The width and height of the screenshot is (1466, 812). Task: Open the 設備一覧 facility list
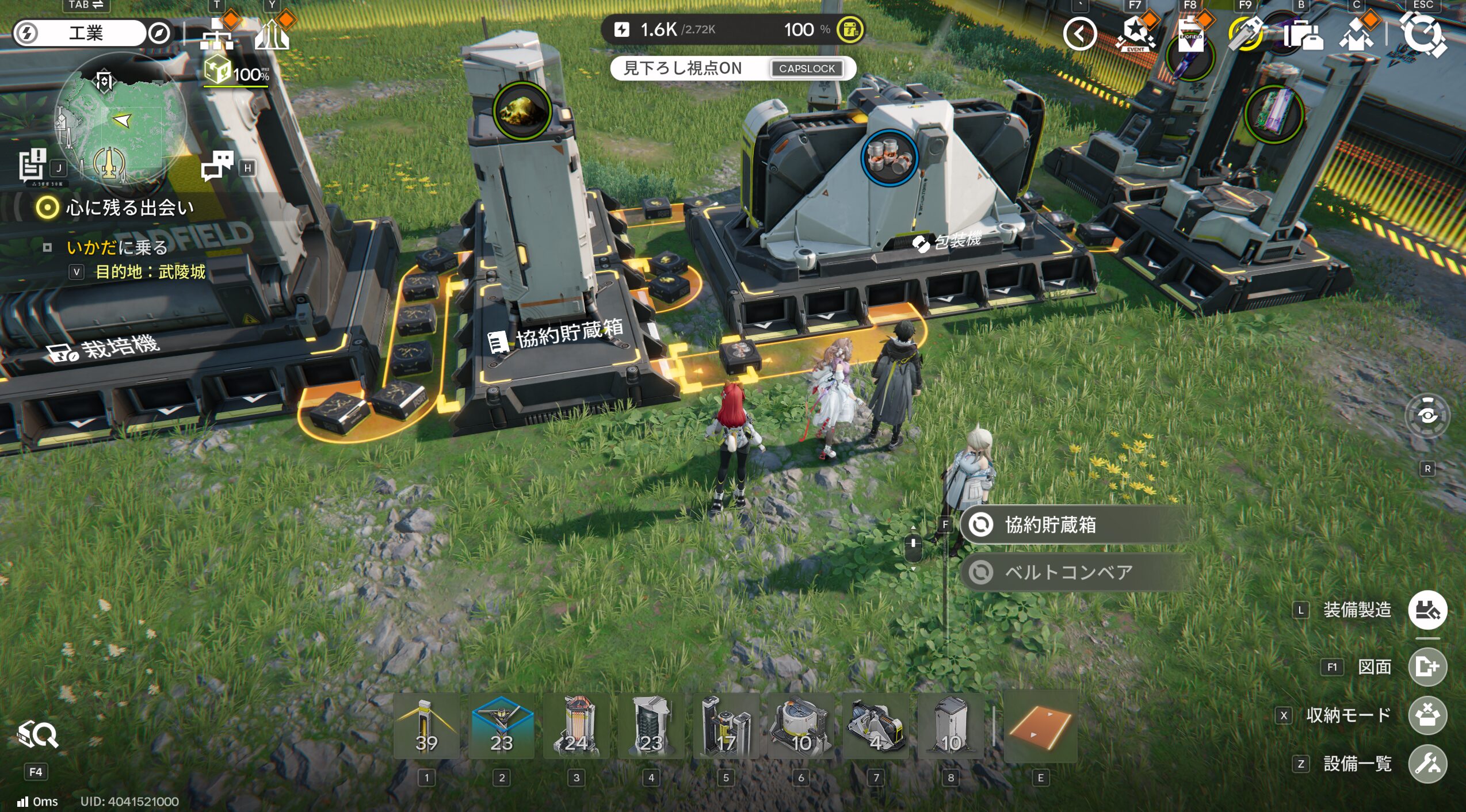point(1427,764)
